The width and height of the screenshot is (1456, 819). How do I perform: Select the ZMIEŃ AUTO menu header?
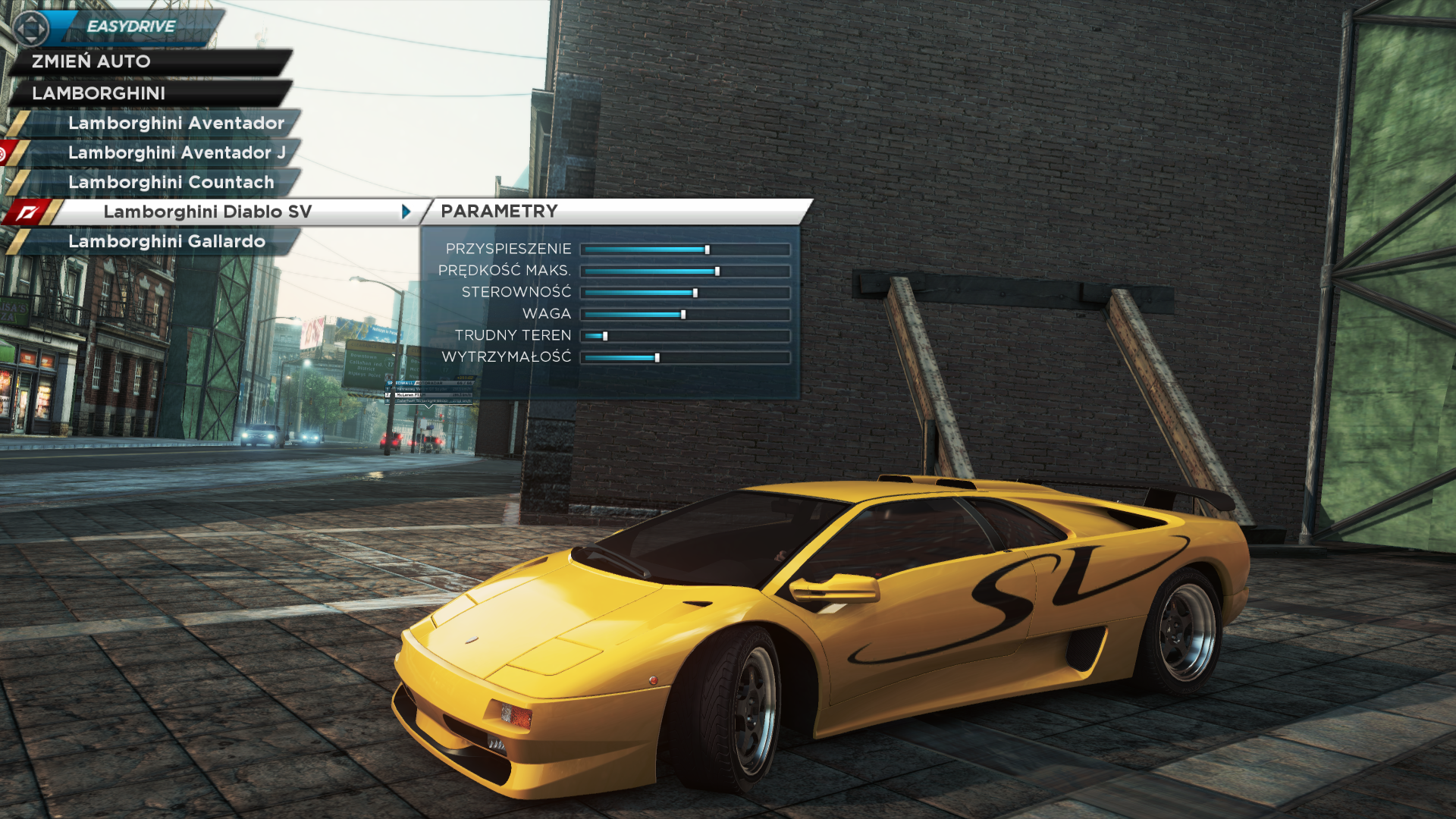pyautogui.click(x=92, y=61)
